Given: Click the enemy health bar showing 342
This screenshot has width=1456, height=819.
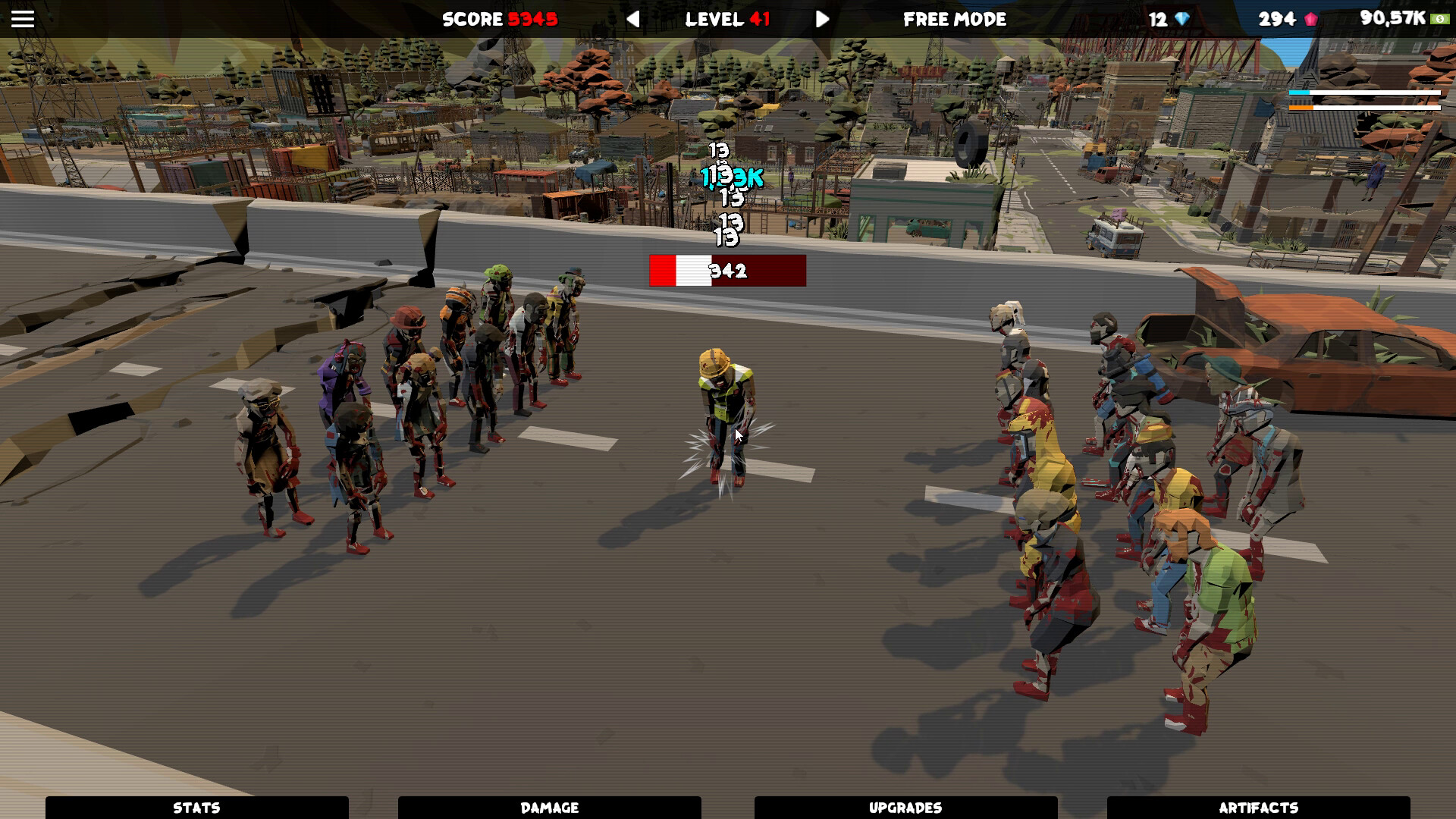Looking at the screenshot, I should [x=726, y=271].
